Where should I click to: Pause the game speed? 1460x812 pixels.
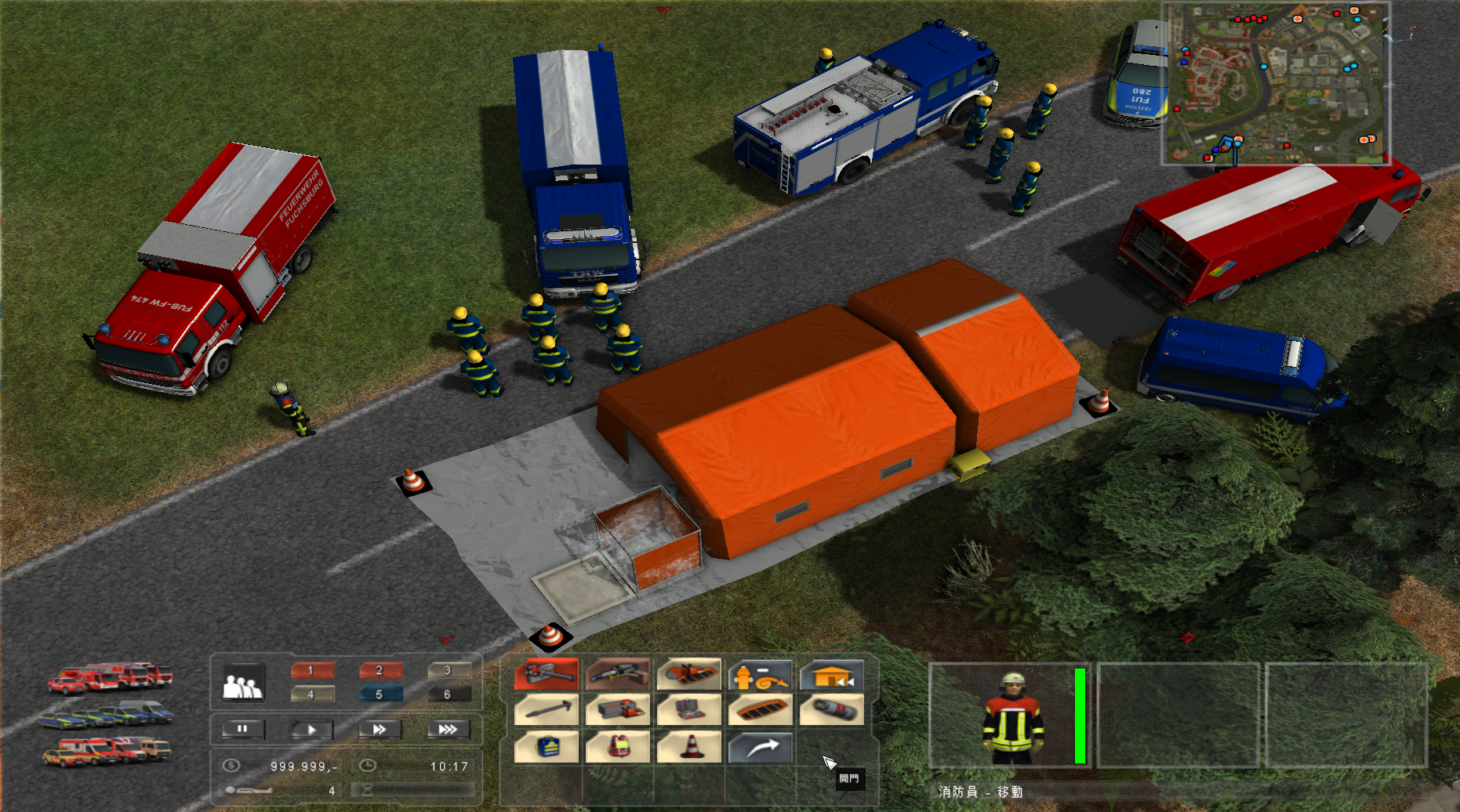(243, 730)
